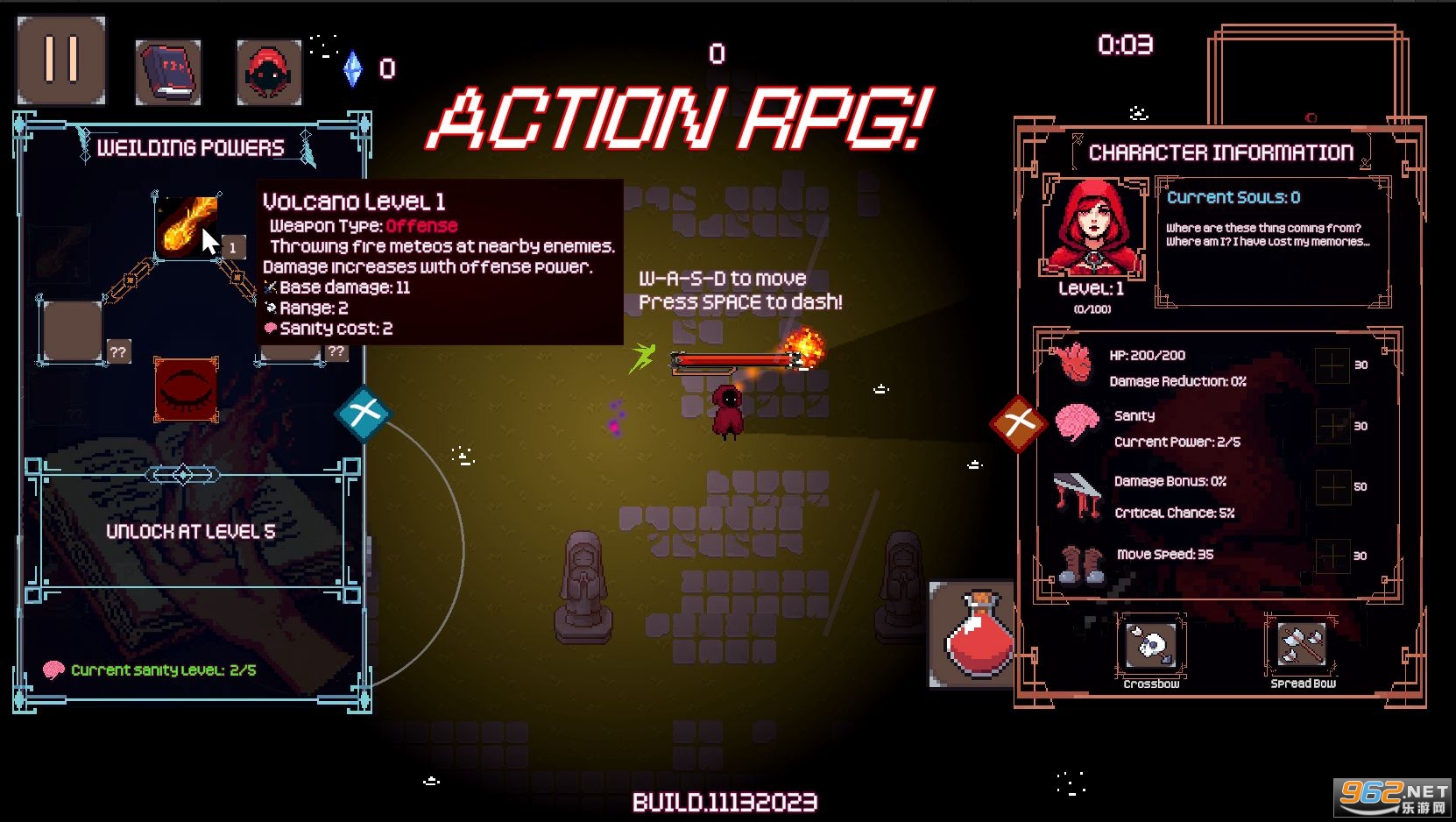
Task: Raise Move Speed with plus button
Action: (x=1332, y=556)
